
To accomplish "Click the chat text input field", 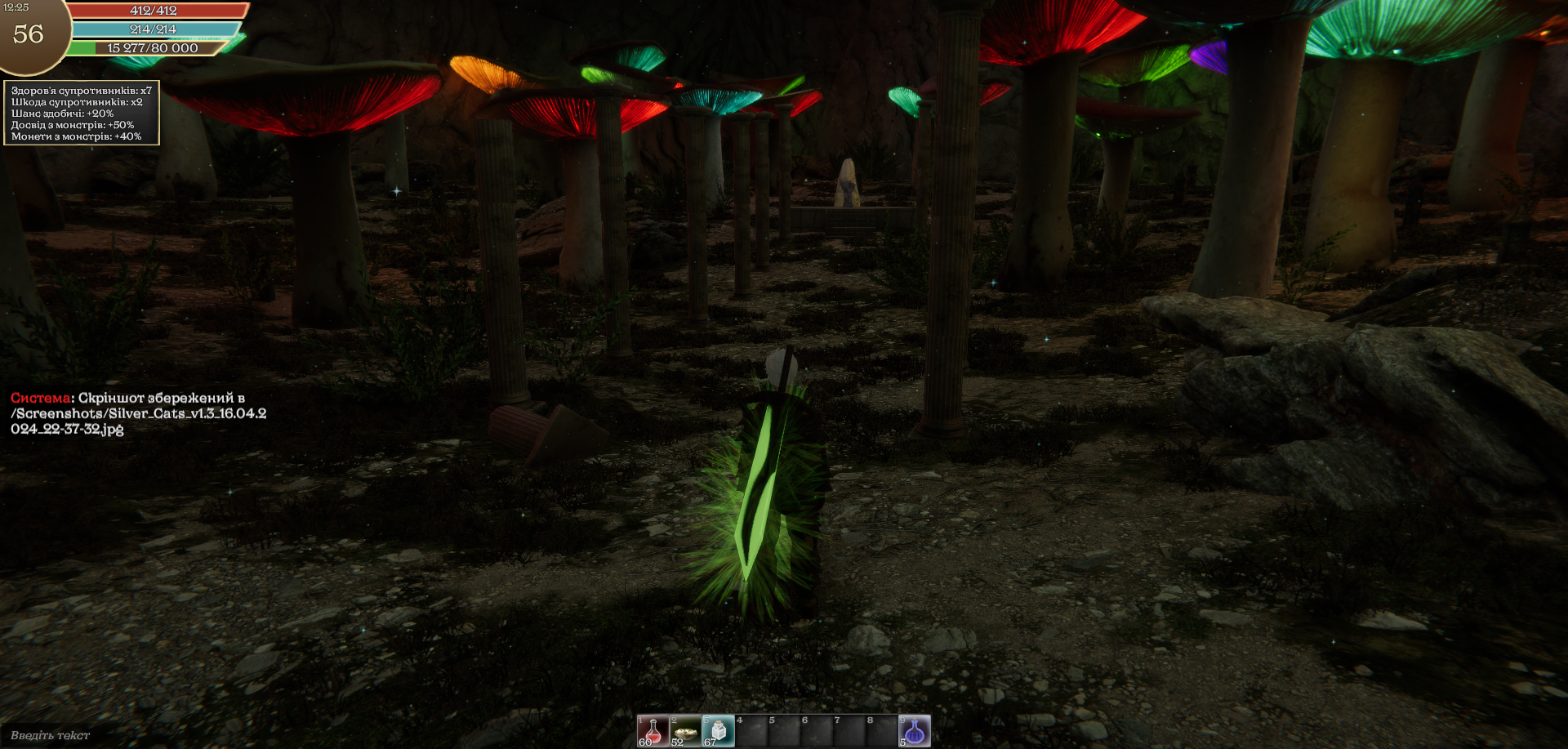I will tap(163, 735).
